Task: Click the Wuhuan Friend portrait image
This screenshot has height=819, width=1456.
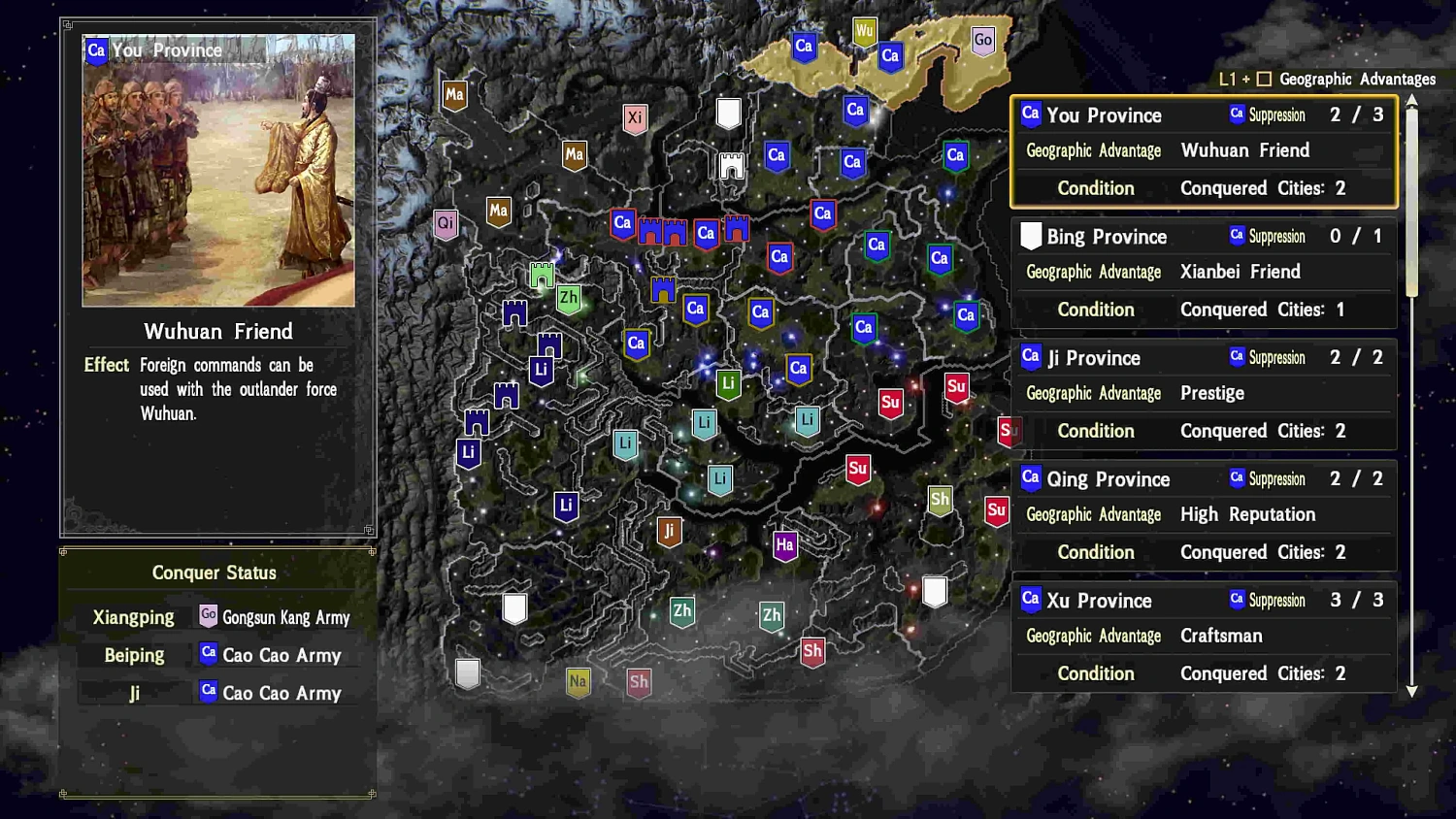Action: tap(217, 171)
